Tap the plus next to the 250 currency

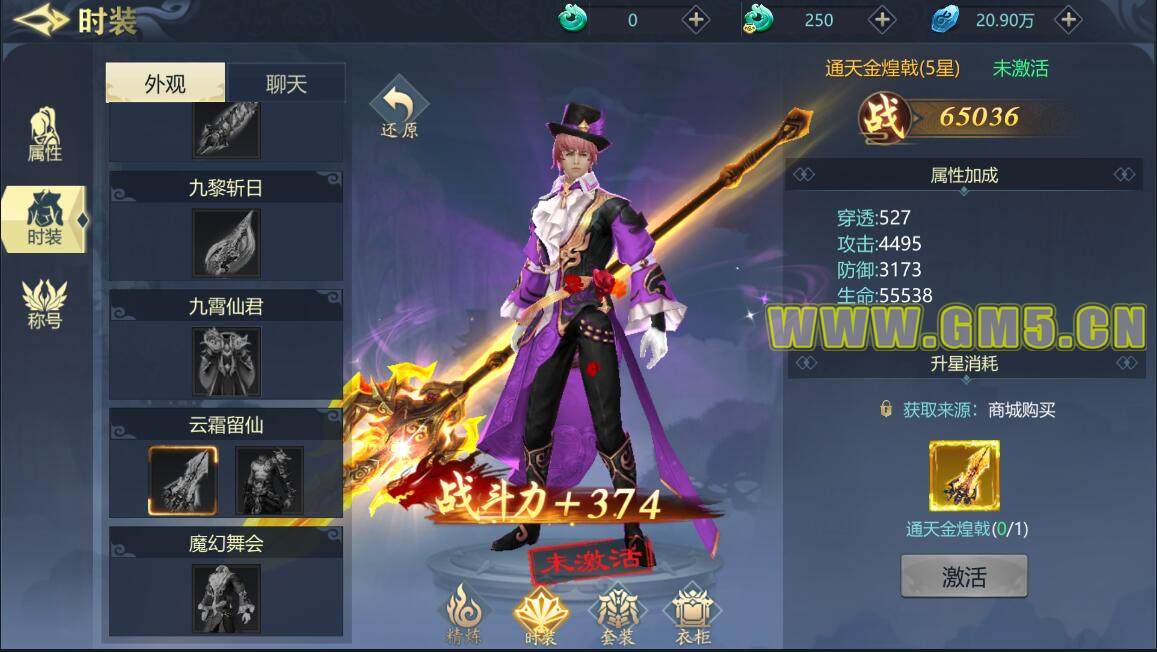[x=881, y=19]
